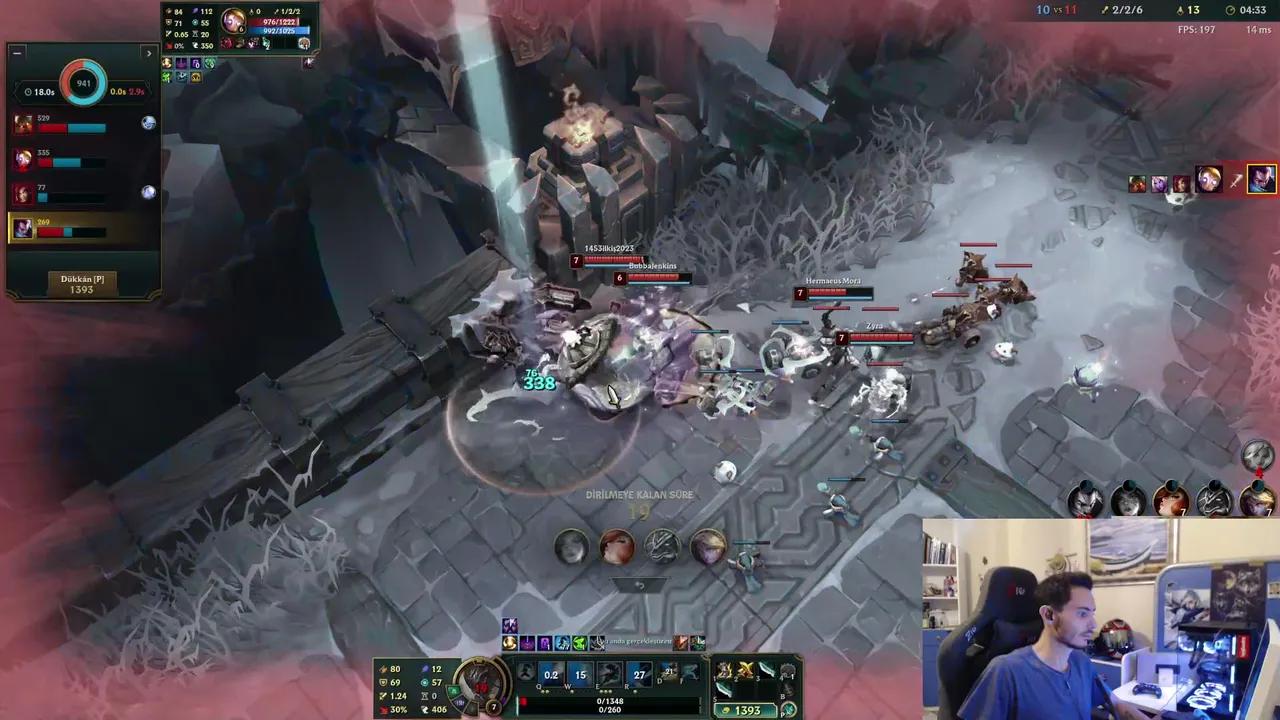Screen dimensions: 1280x720
Task: Click the item in inventory slot 1
Action: [x=722, y=672]
